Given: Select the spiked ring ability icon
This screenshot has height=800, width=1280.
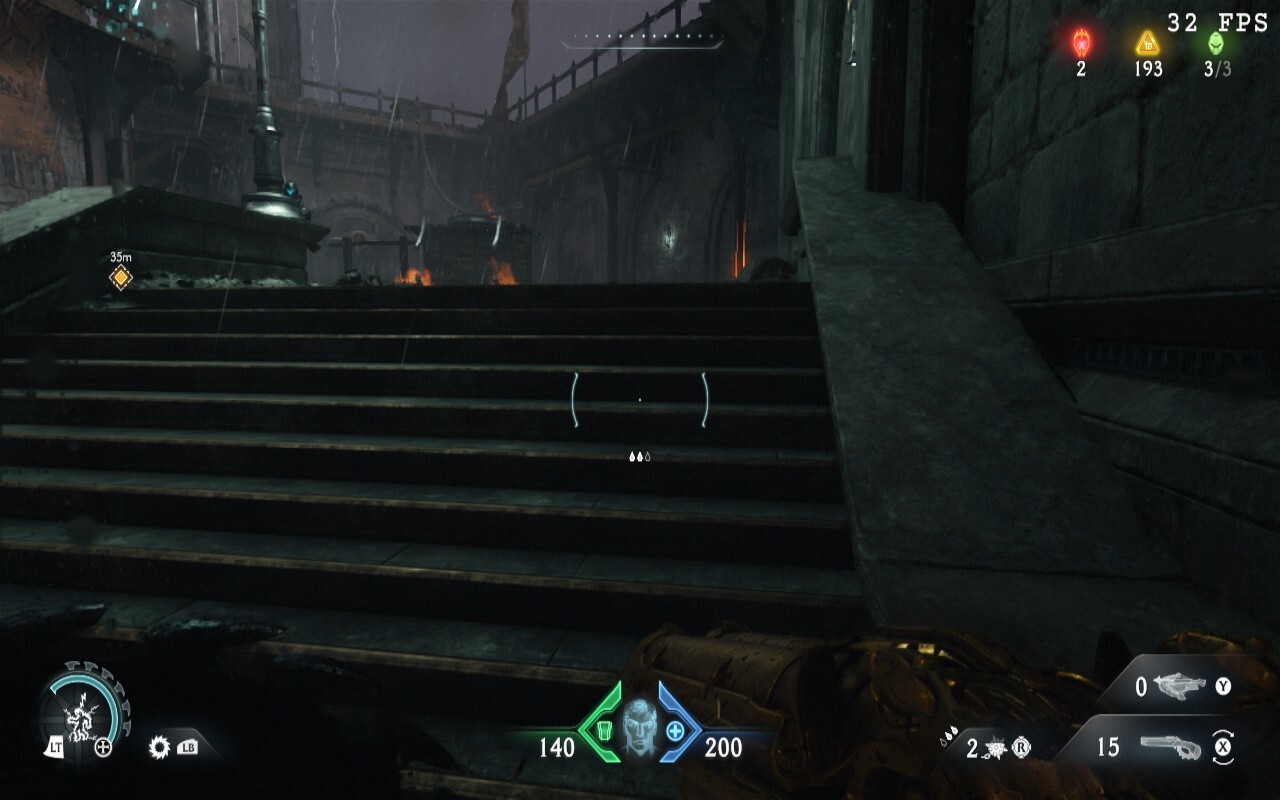Looking at the screenshot, I should (x=158, y=747).
